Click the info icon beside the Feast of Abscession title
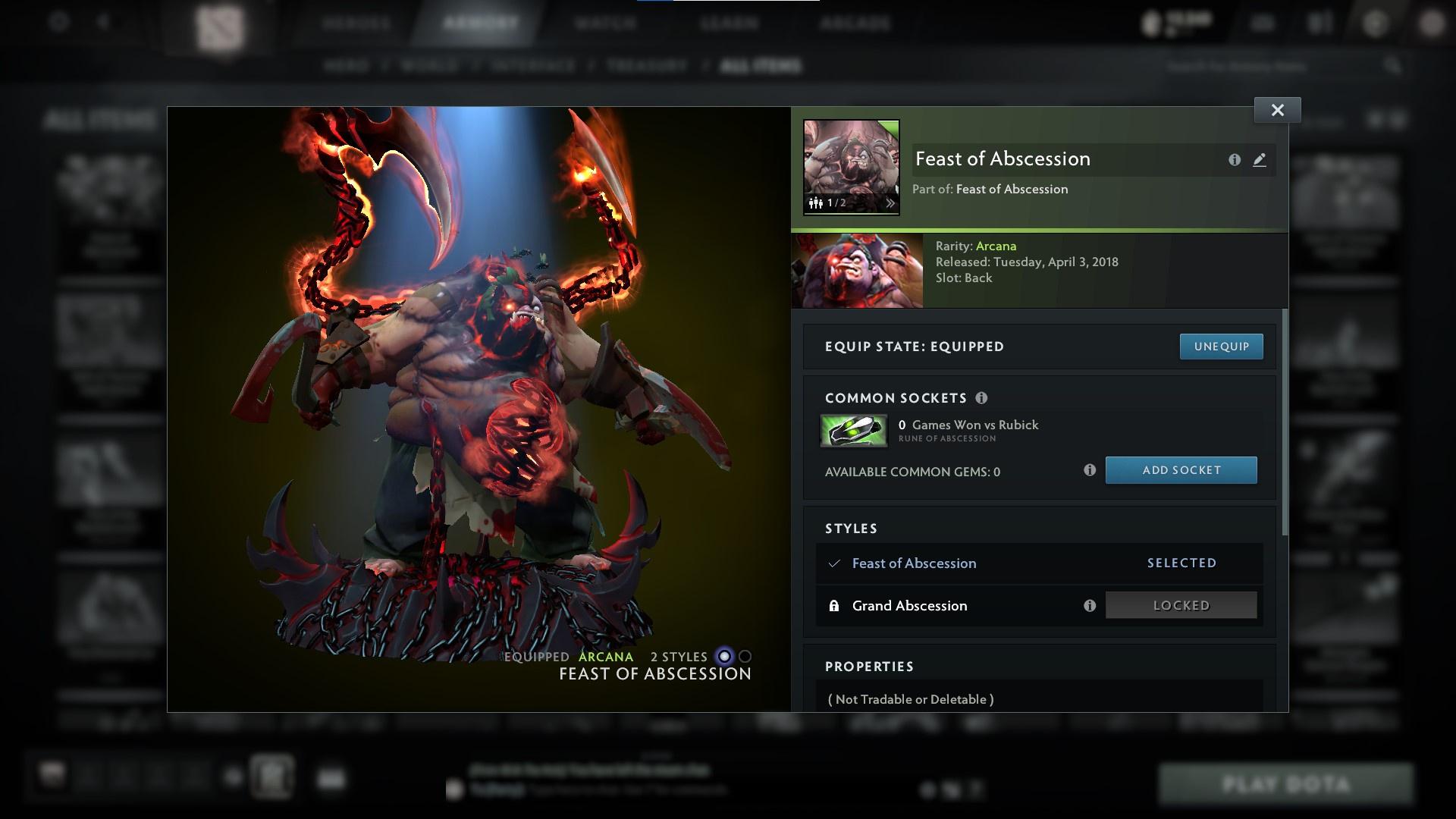 point(1234,160)
